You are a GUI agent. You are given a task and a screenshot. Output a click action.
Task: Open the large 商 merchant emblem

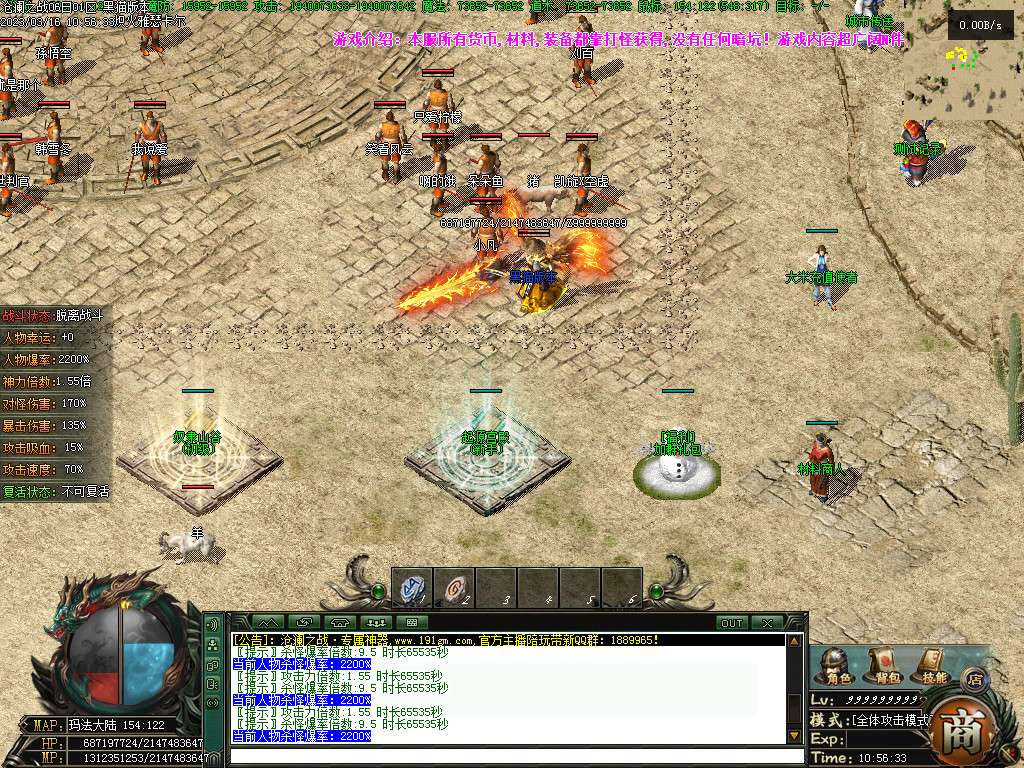point(966,730)
